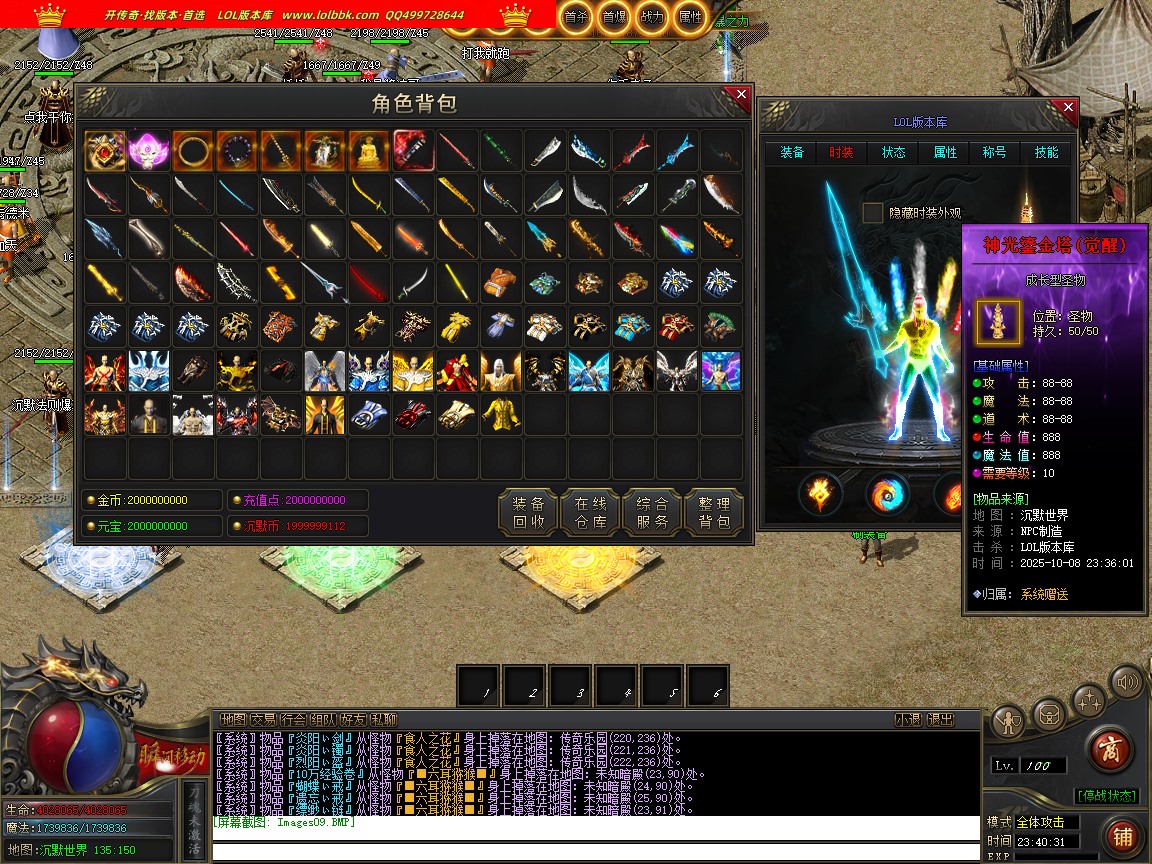Switch to the 装备 equipment tab
Screen dimensions: 1152x864
[x=792, y=153]
